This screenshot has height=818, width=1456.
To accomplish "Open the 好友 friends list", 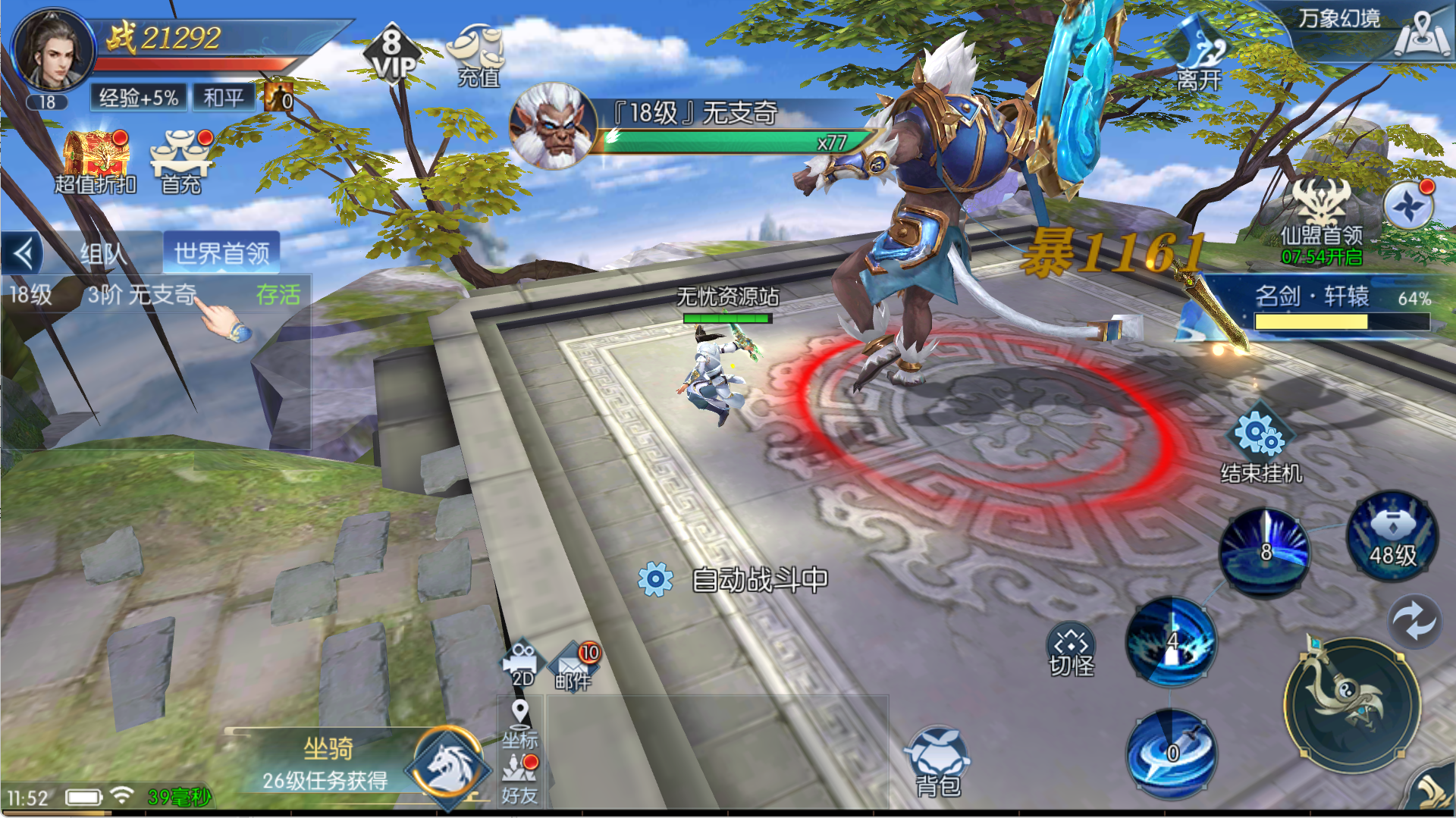I will (519, 779).
